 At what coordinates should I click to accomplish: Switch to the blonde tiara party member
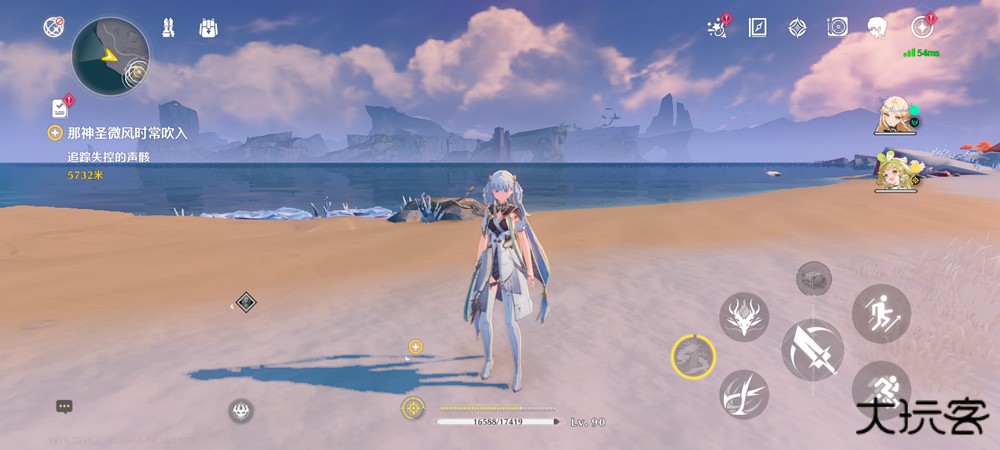[x=892, y=115]
